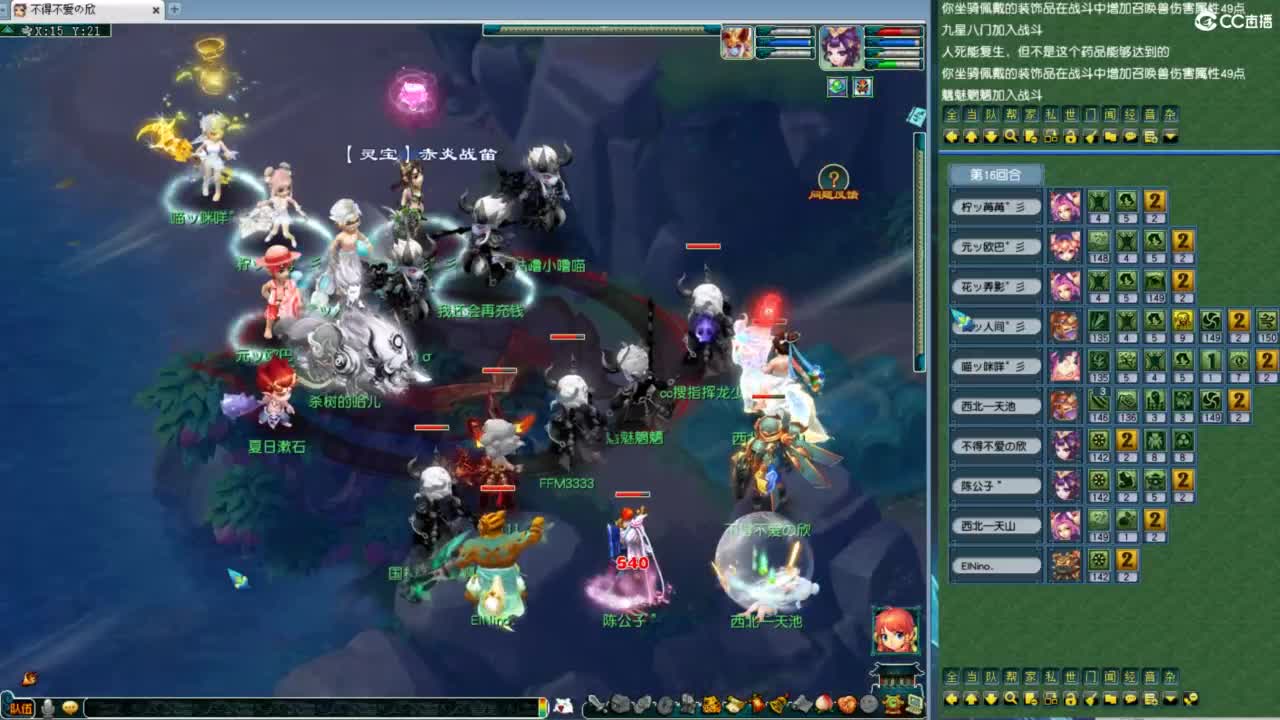This screenshot has width=1280, height=720.
Task: Select player 陈公子 in the round list
Action: [996, 485]
